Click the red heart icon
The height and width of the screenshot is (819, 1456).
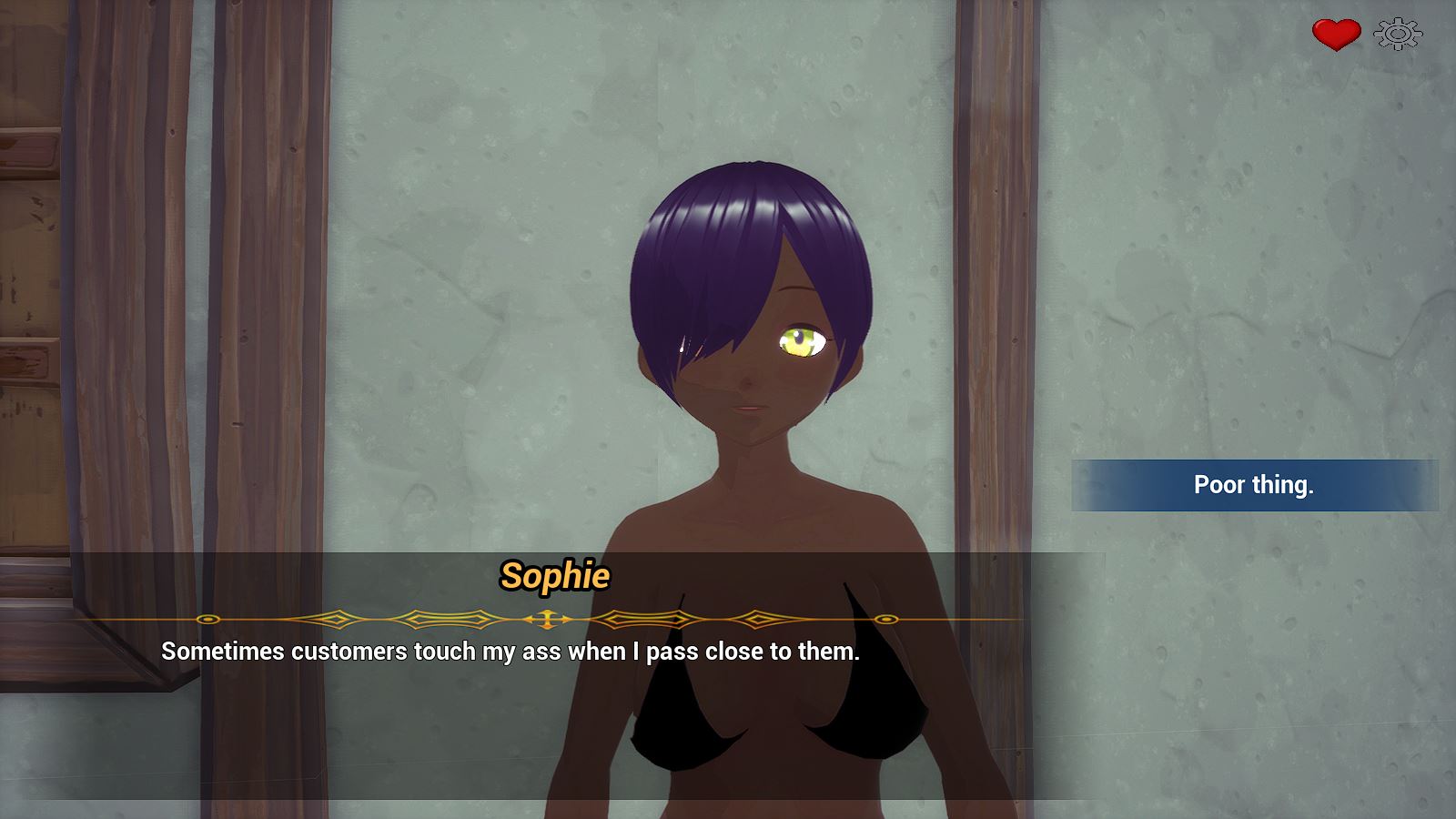pos(1335,35)
